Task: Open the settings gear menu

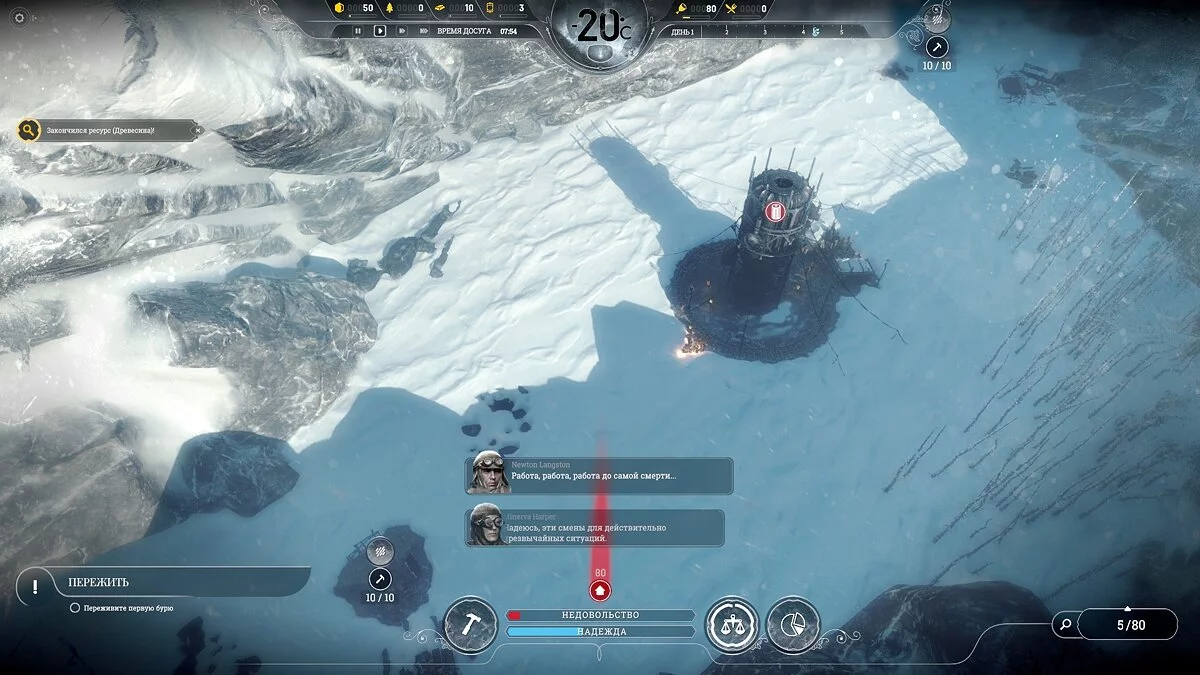Action: tap(20, 17)
